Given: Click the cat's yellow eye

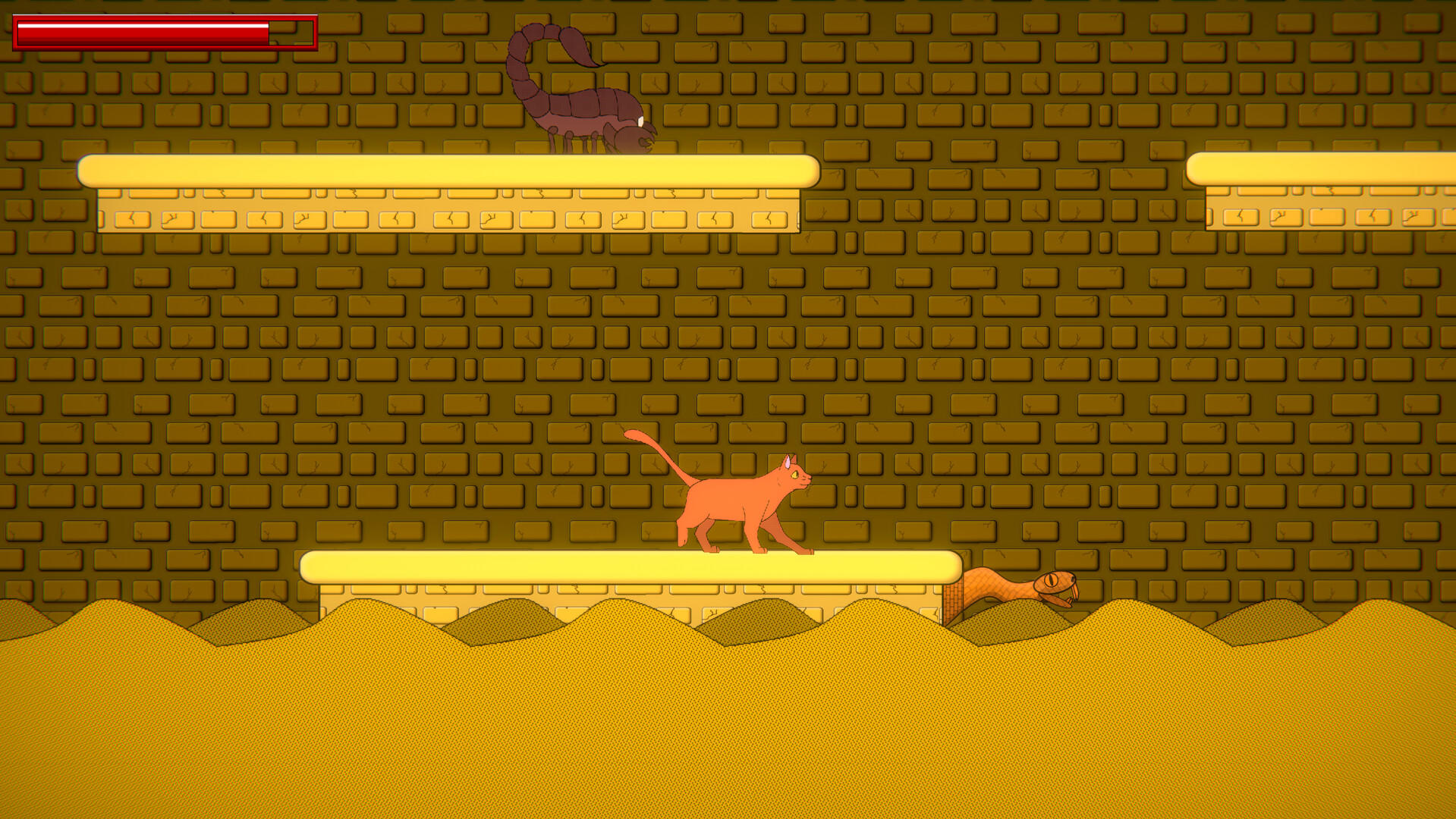Looking at the screenshot, I should pyautogui.click(x=794, y=475).
